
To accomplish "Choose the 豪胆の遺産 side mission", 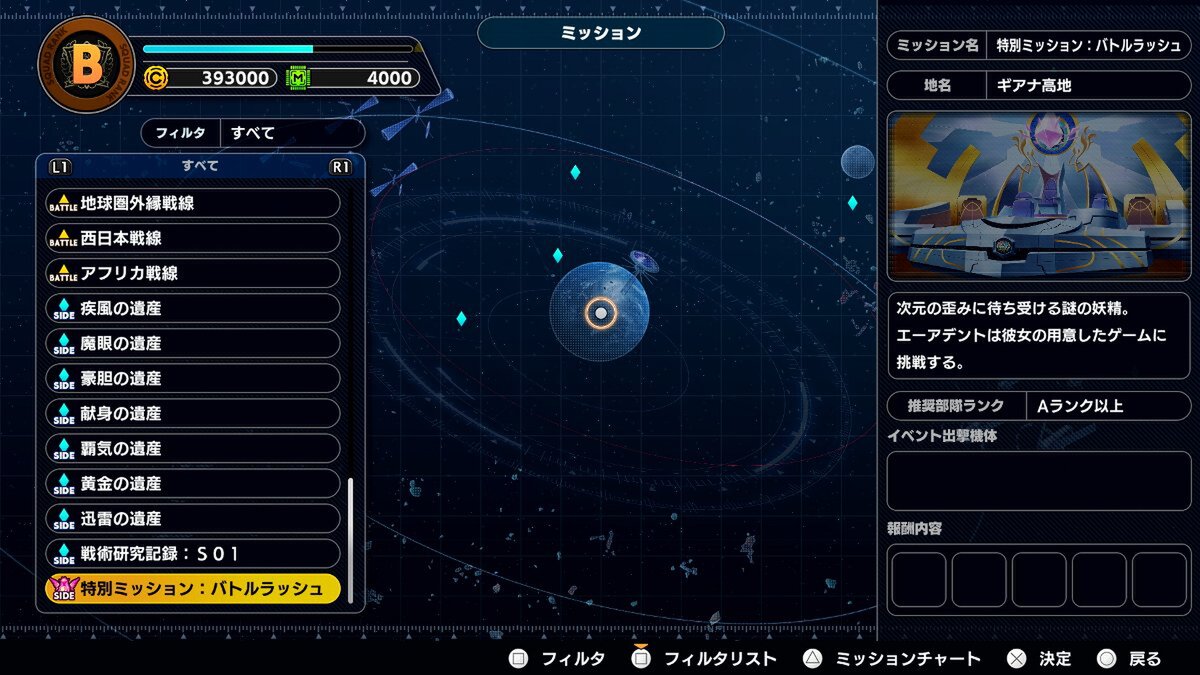I will 193,378.
